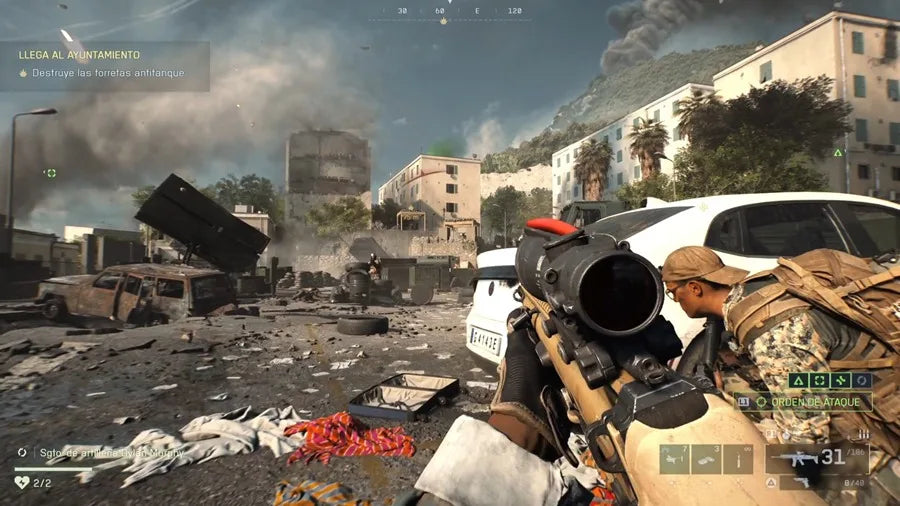The width and height of the screenshot is (900, 506).
Task: Activate the green crossed-tools squad command icon
Action: pos(839,380)
